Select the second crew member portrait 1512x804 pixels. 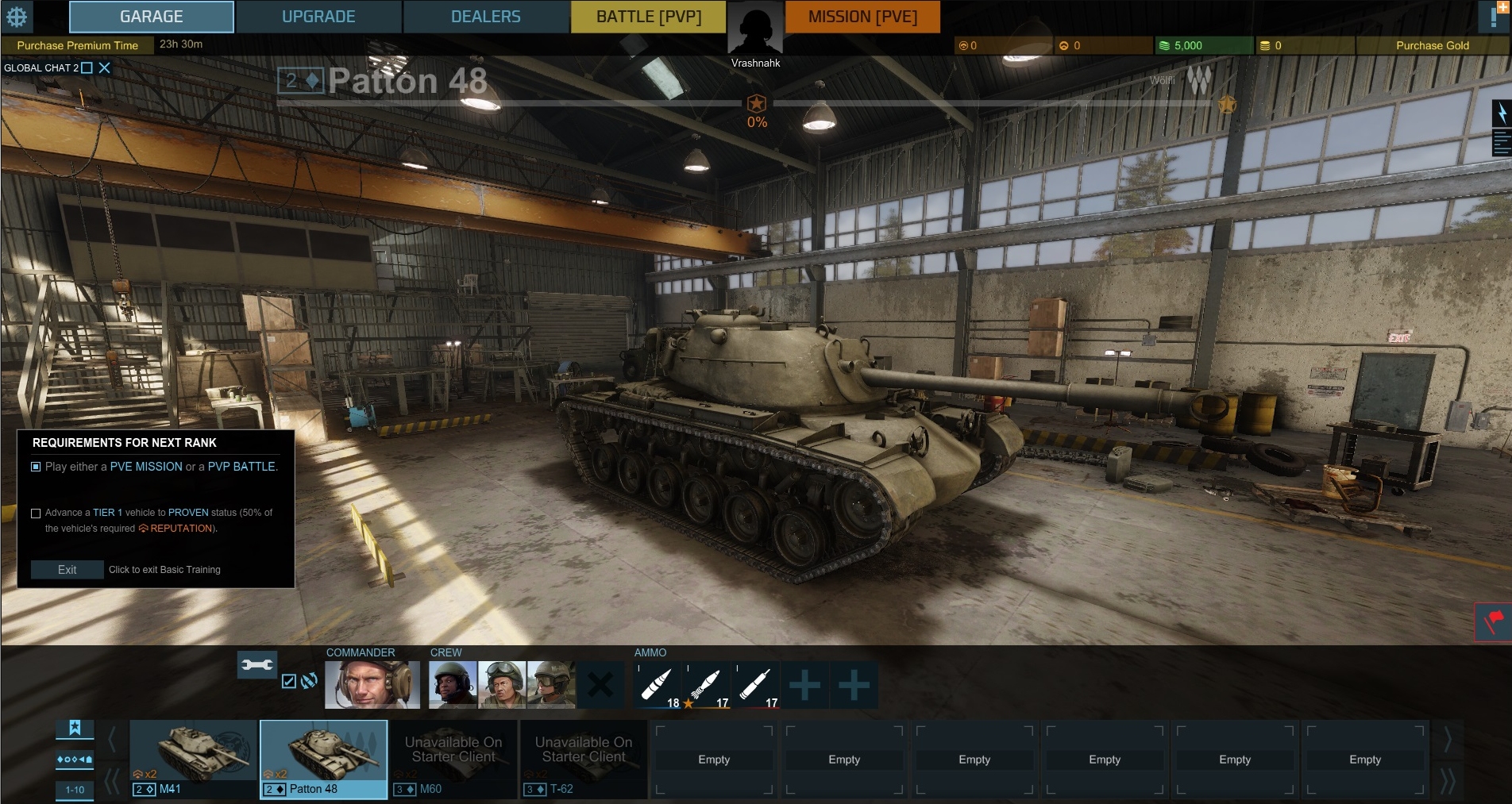pyautogui.click(x=500, y=683)
